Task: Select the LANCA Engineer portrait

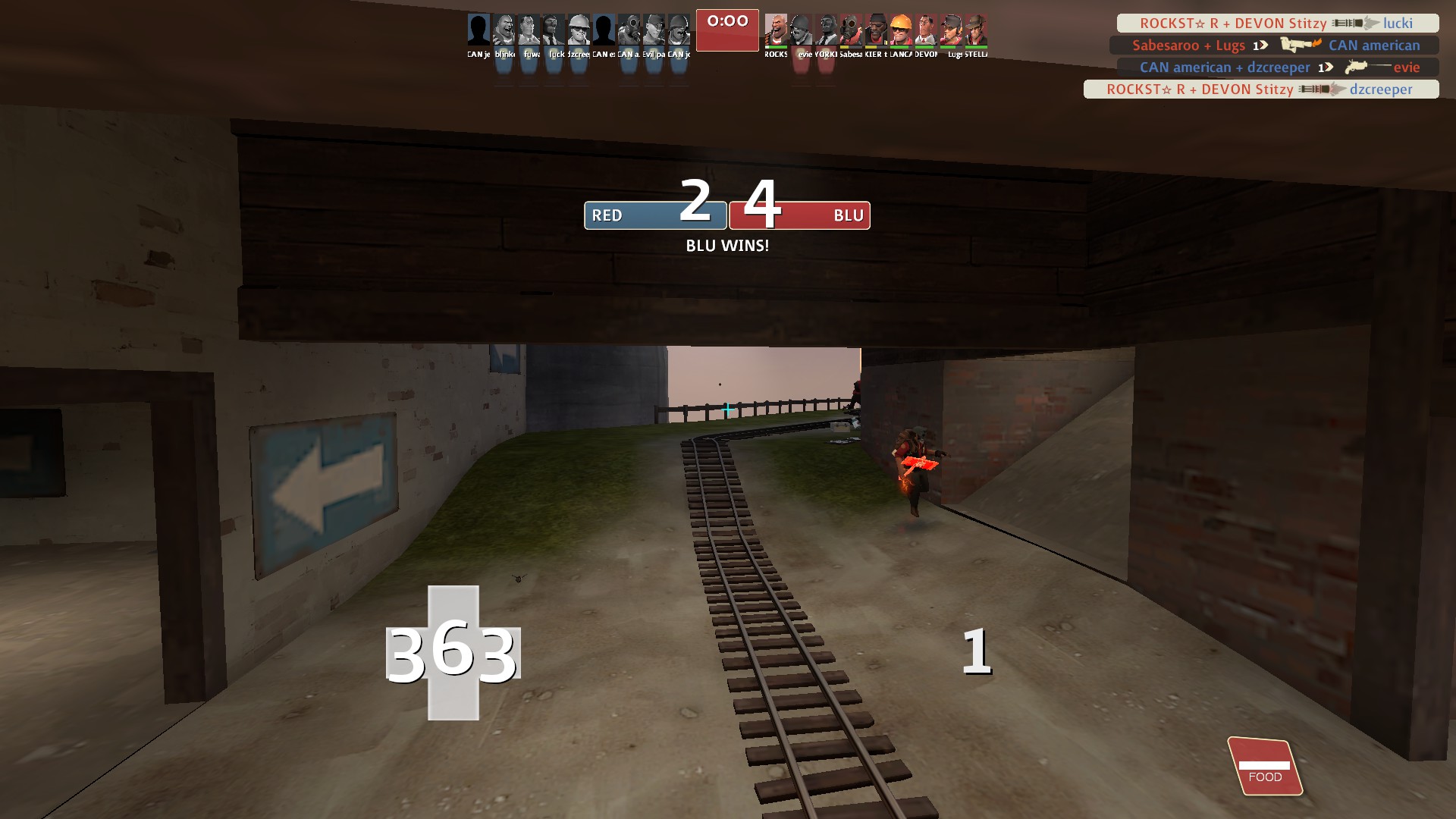Action: click(901, 30)
